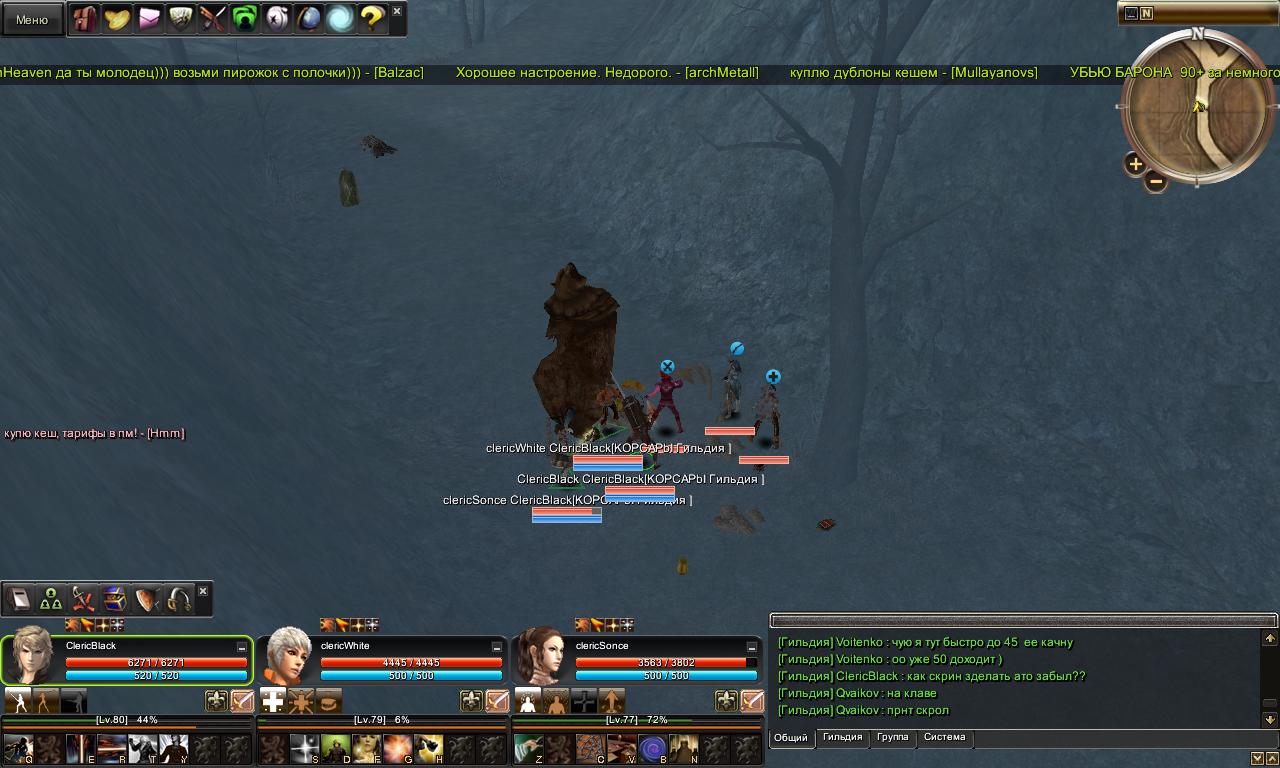Minimize the clericWhite party panel

[x=497, y=648]
